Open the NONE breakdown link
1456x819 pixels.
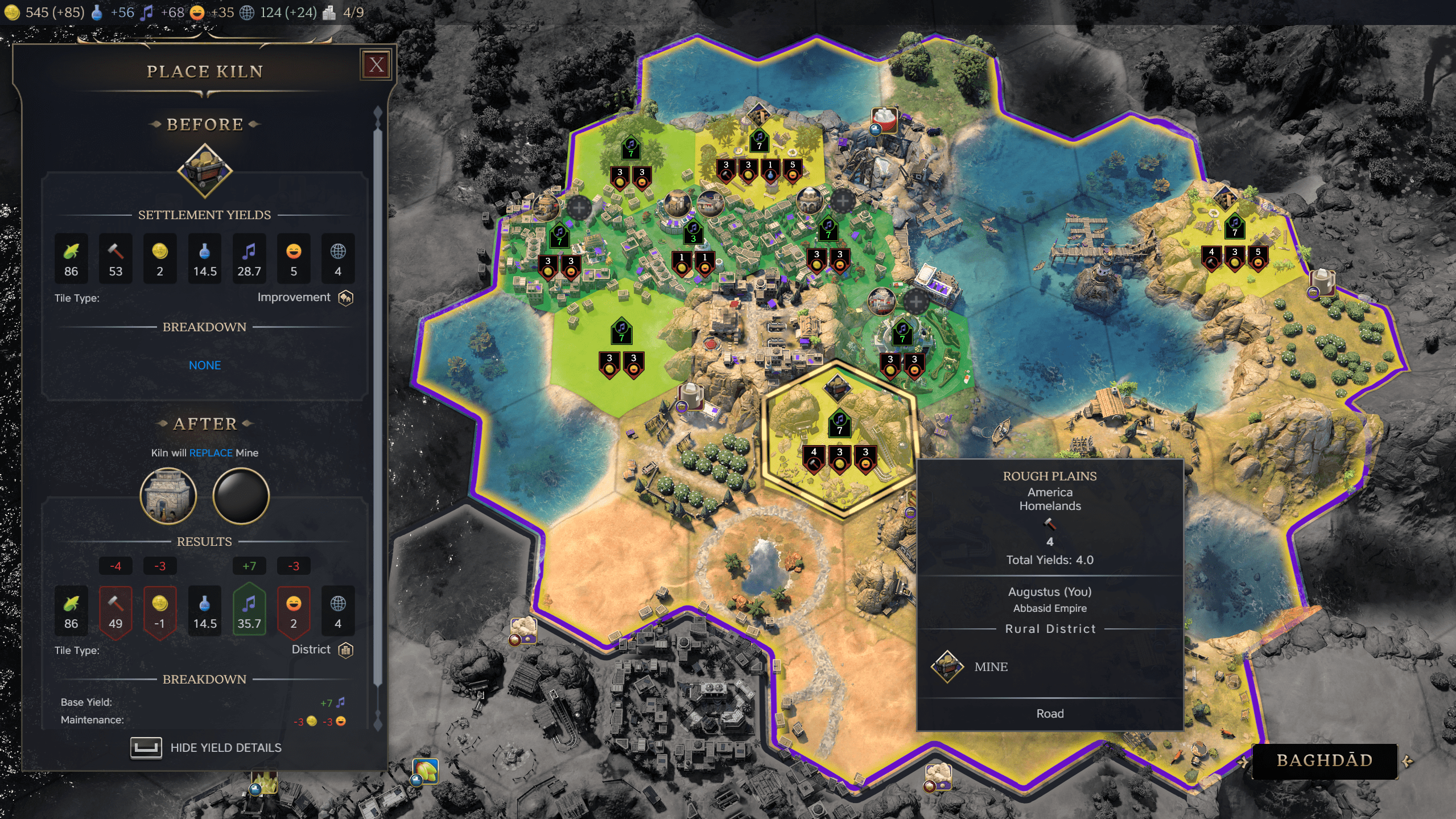(205, 365)
